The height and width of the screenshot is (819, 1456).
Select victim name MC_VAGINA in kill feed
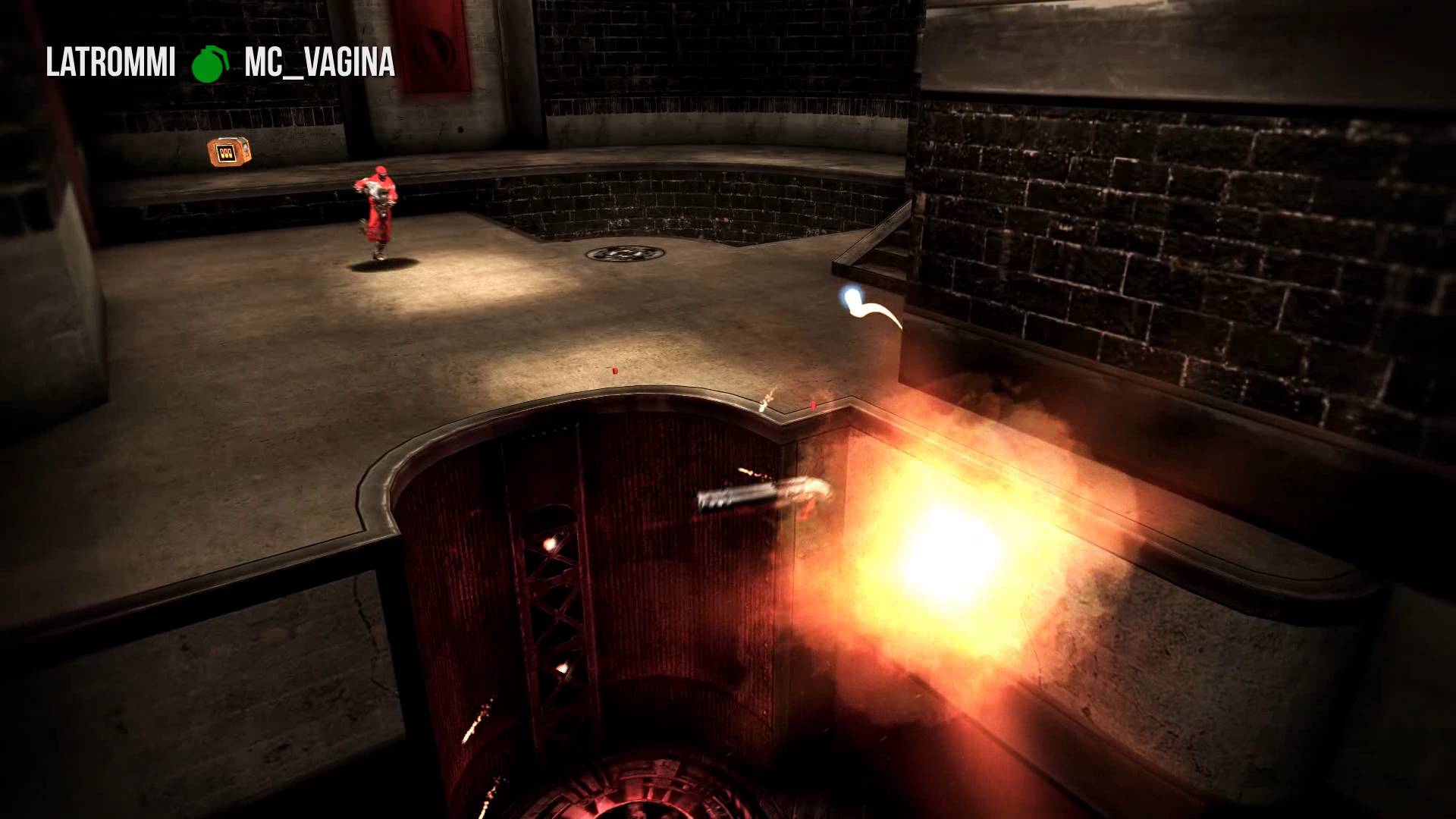[319, 63]
